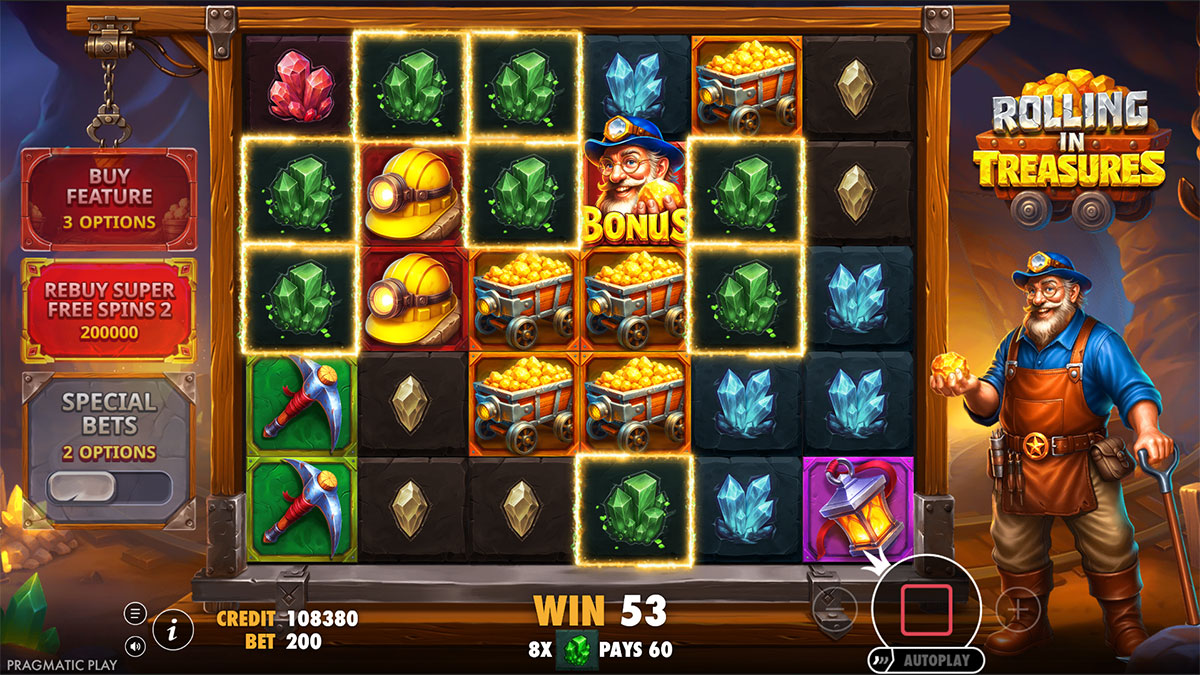
Task: Show the game information paytable
Action: (174, 629)
